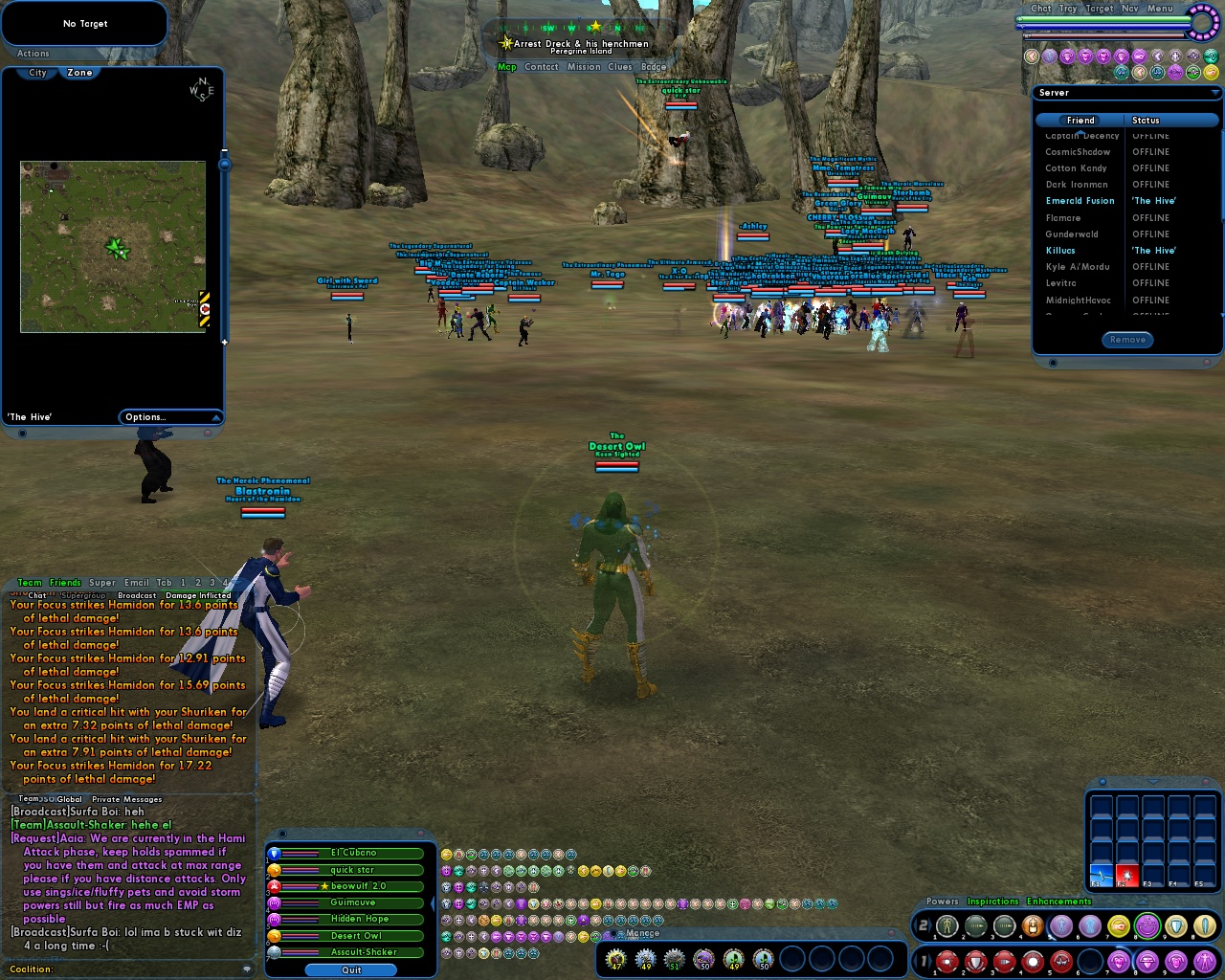Image resolution: width=1225 pixels, height=980 pixels.
Task: Click the yellow power icon in slot 7 of tray 2
Action: coord(1118,925)
